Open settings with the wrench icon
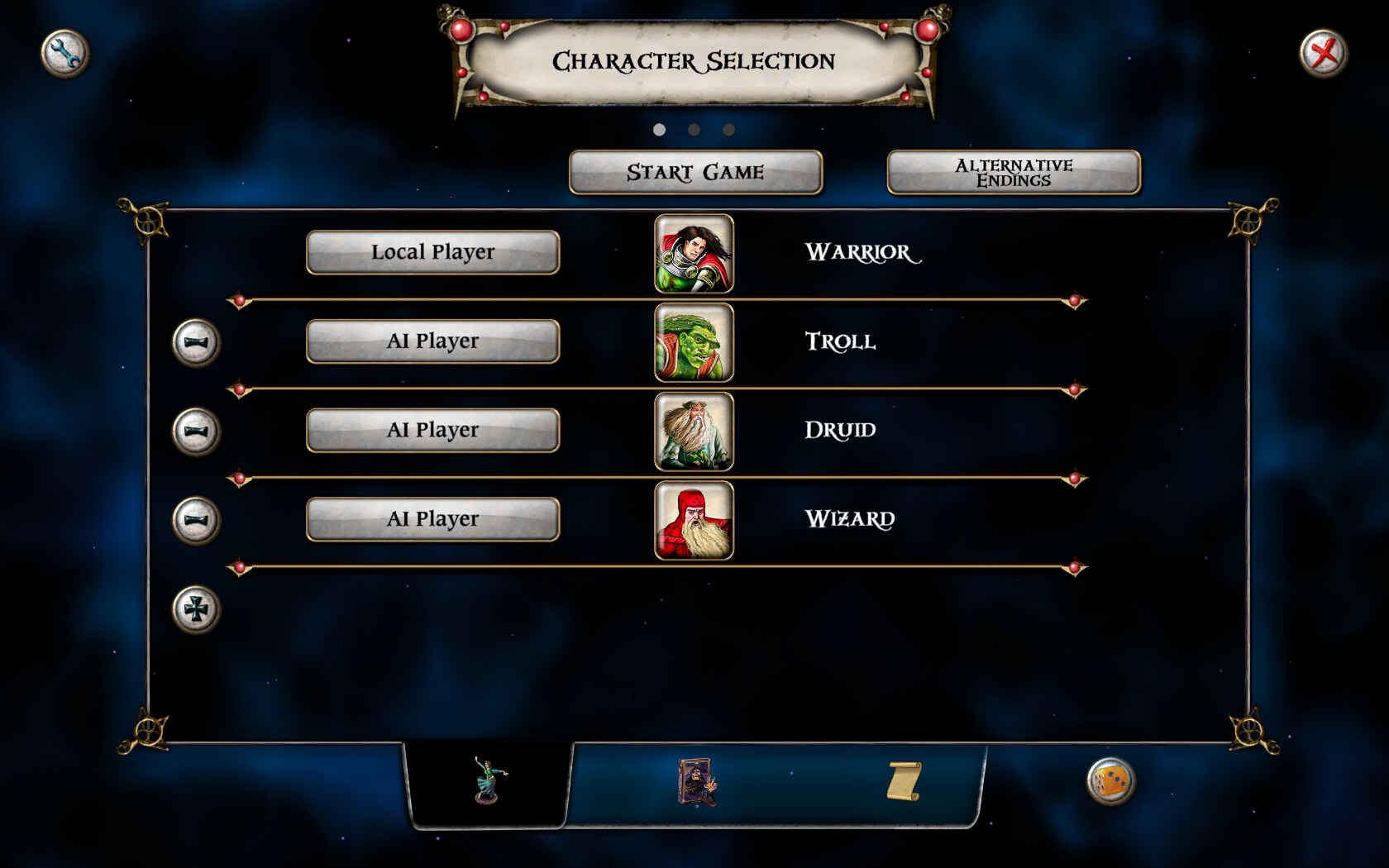 click(x=64, y=54)
